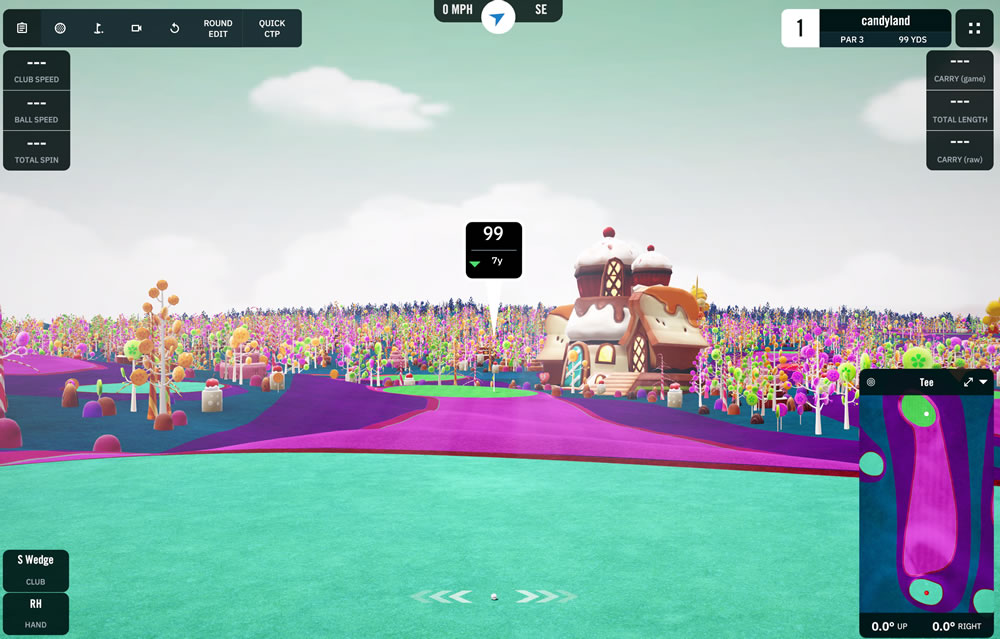Select the flag pin icon in toolbar
The image size is (1000, 639).
(x=98, y=28)
